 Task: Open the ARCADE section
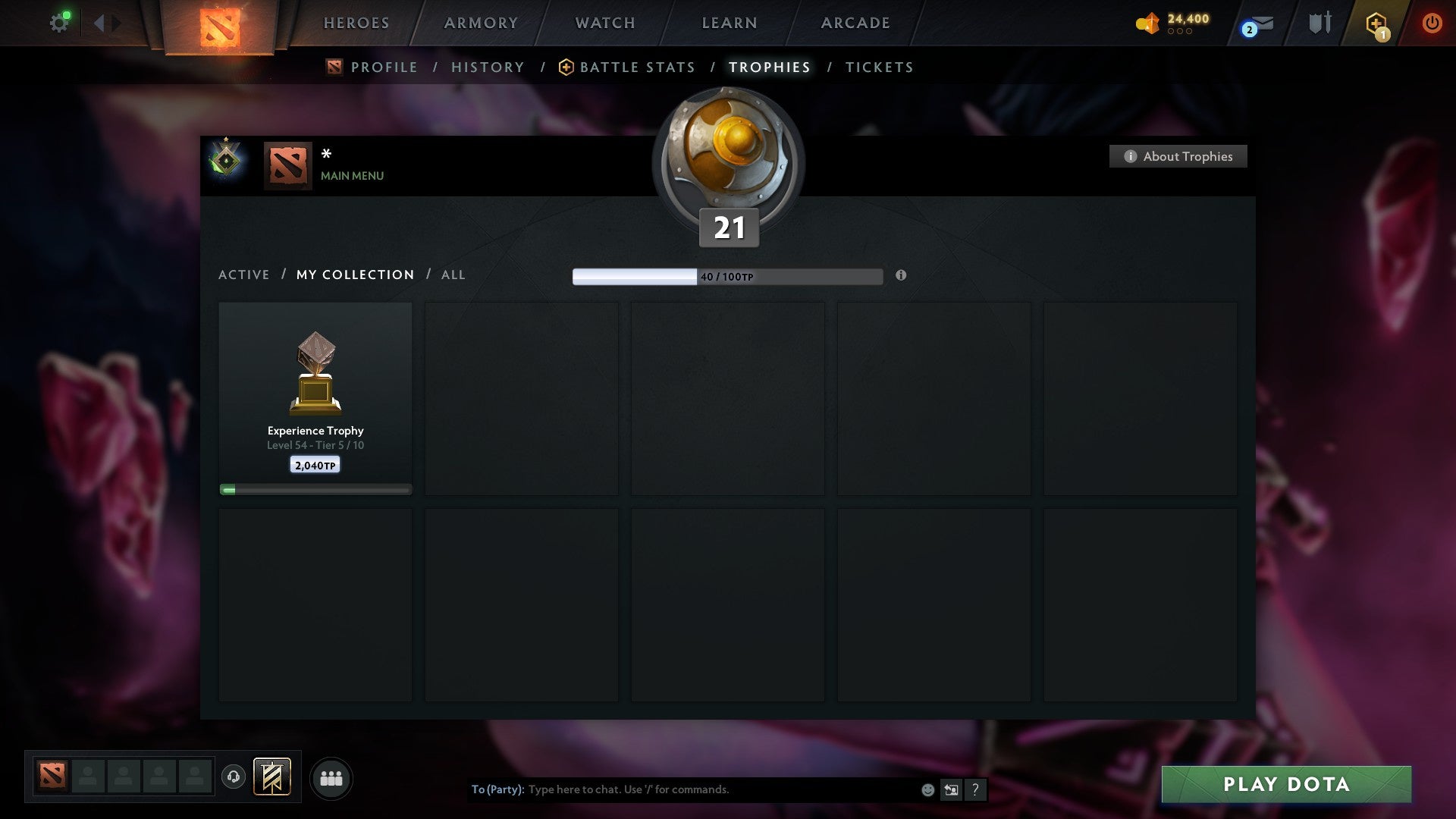coord(854,23)
